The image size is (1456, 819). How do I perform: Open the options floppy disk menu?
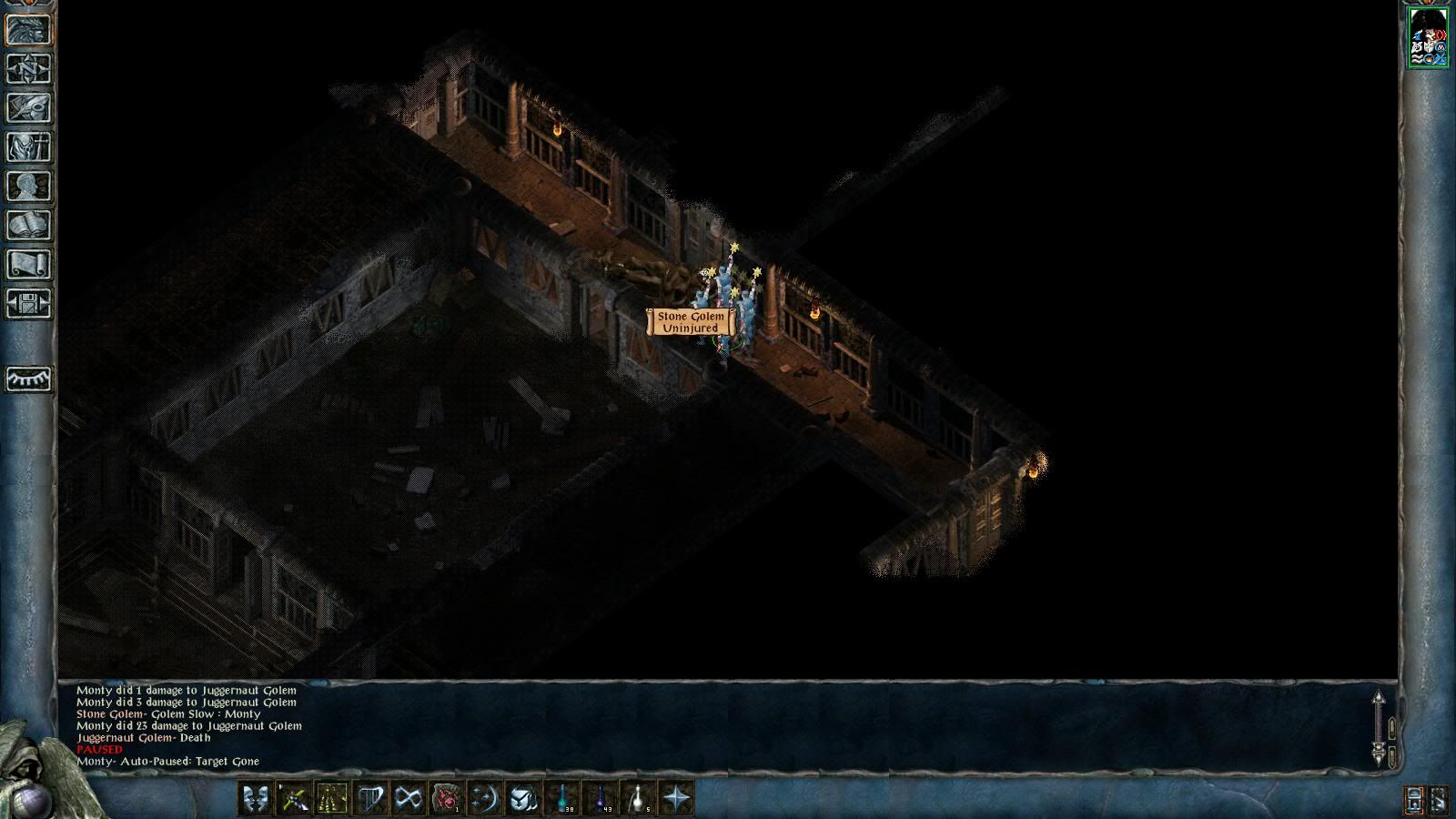tap(29, 304)
